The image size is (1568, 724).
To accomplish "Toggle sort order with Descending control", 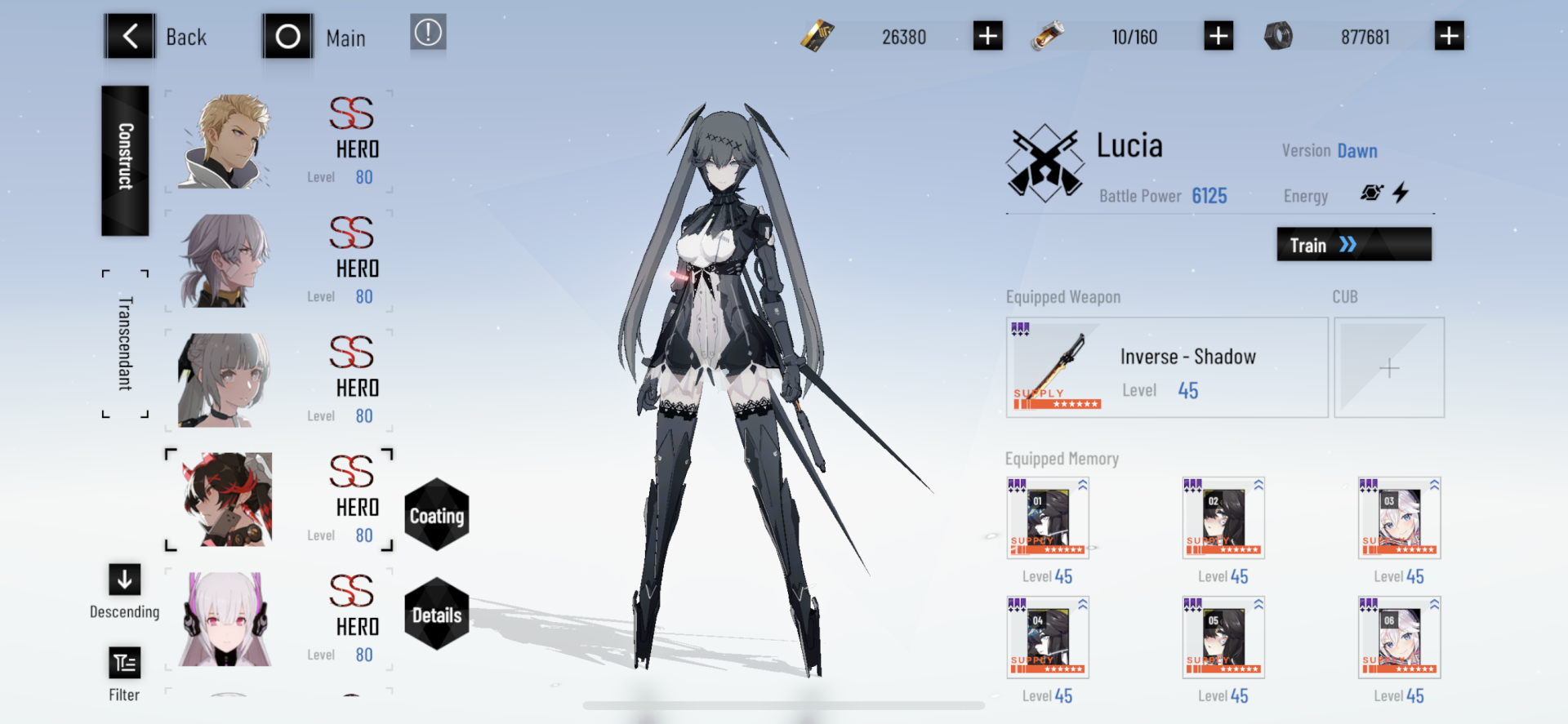I will pos(123,580).
